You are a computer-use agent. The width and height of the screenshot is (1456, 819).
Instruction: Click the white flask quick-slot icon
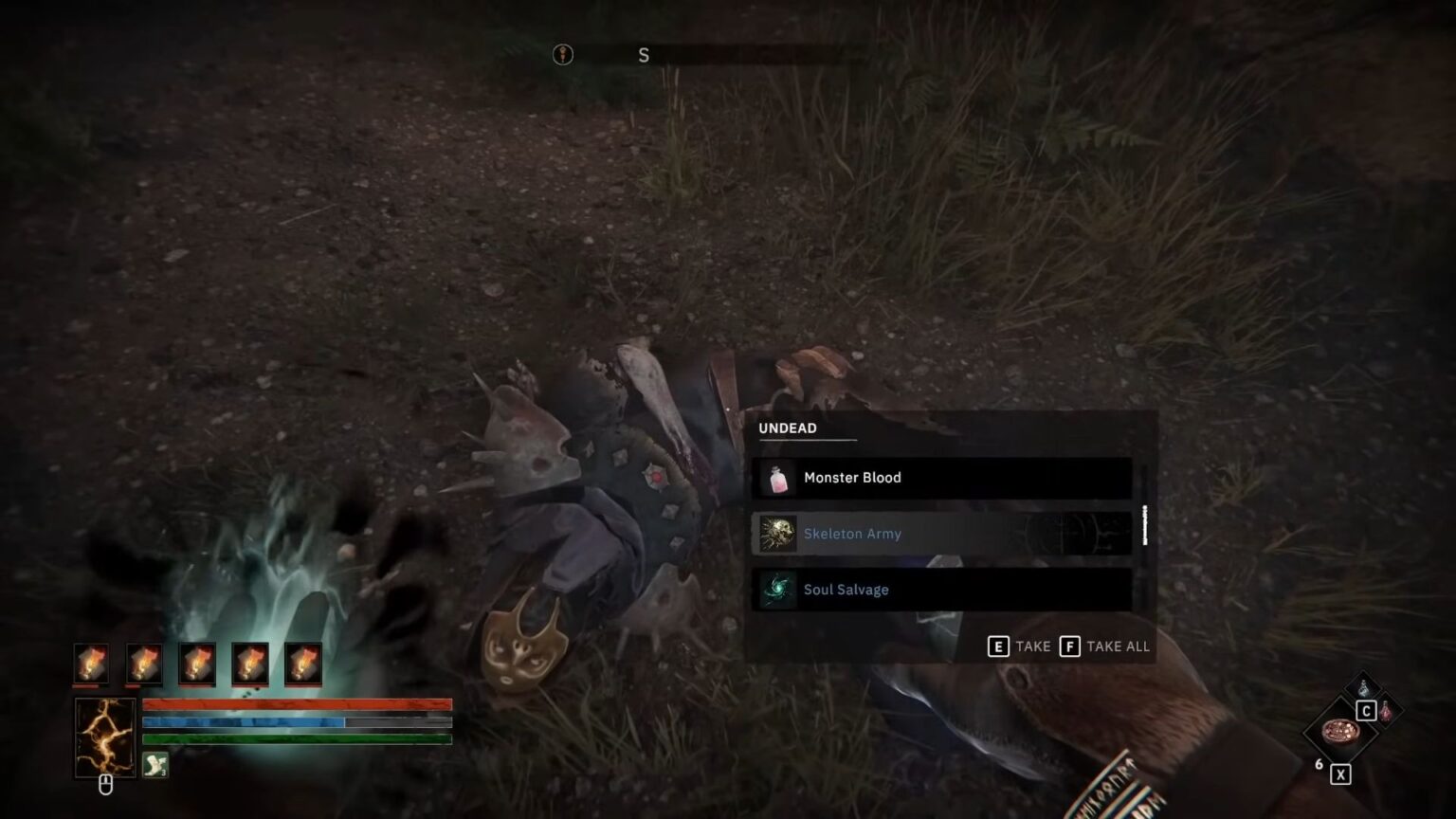[1363, 686]
